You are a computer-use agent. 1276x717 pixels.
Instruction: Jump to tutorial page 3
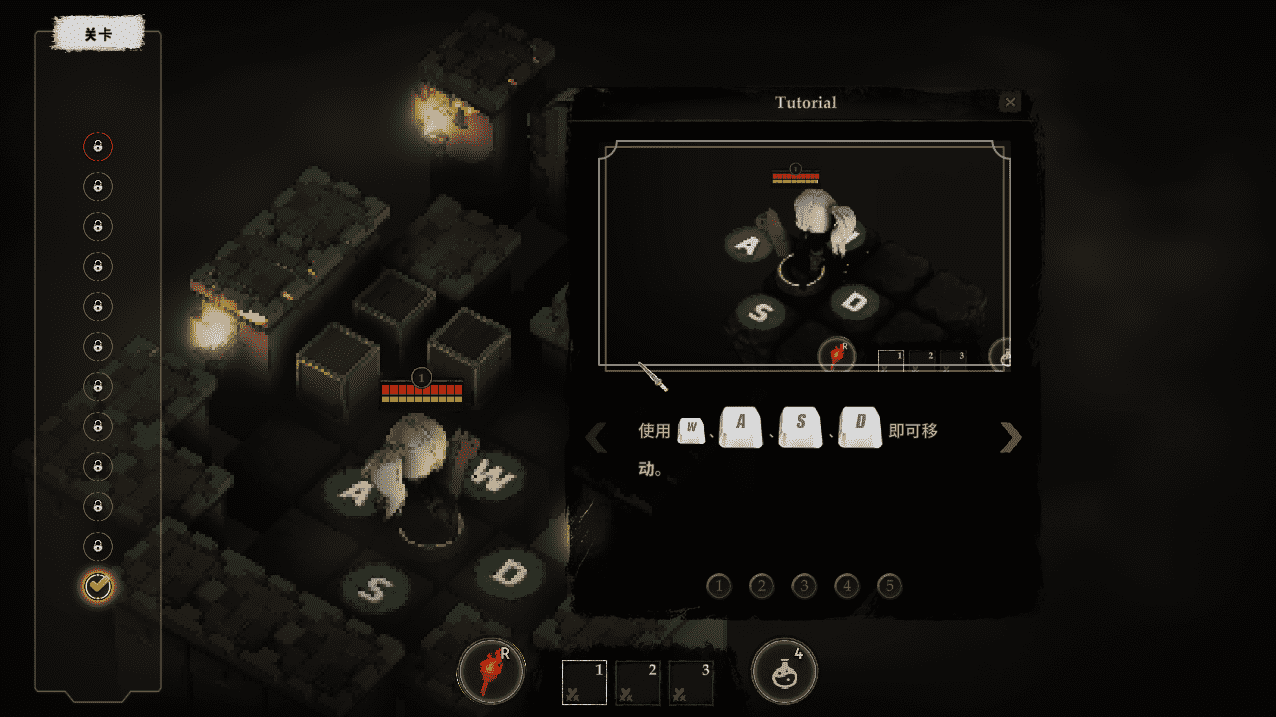coord(804,586)
